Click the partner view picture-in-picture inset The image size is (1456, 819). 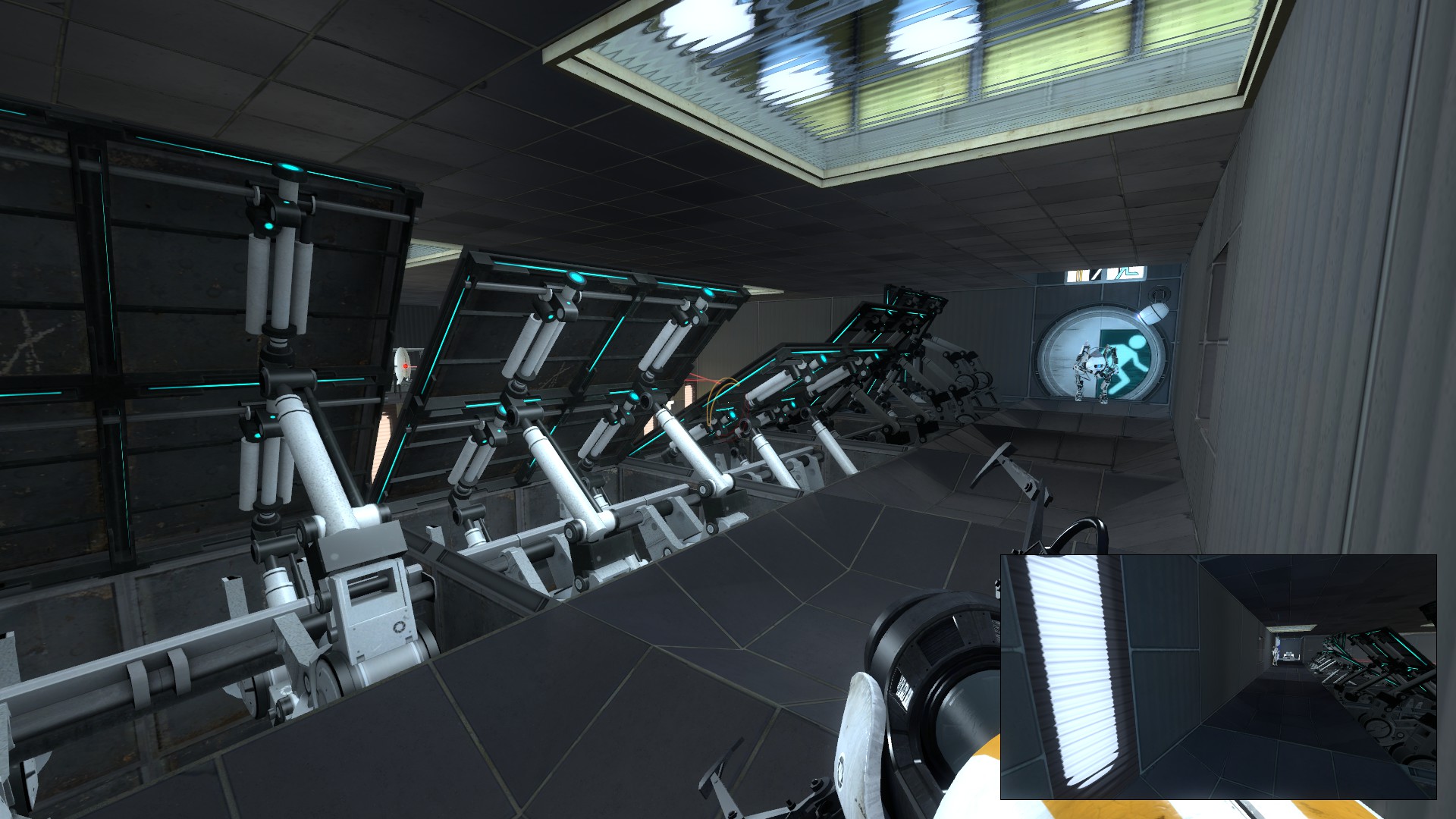(x=1218, y=676)
